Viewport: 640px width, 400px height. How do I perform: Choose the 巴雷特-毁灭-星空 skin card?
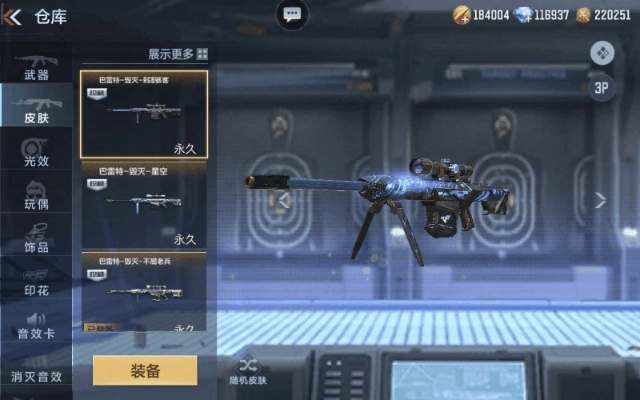tap(144, 205)
